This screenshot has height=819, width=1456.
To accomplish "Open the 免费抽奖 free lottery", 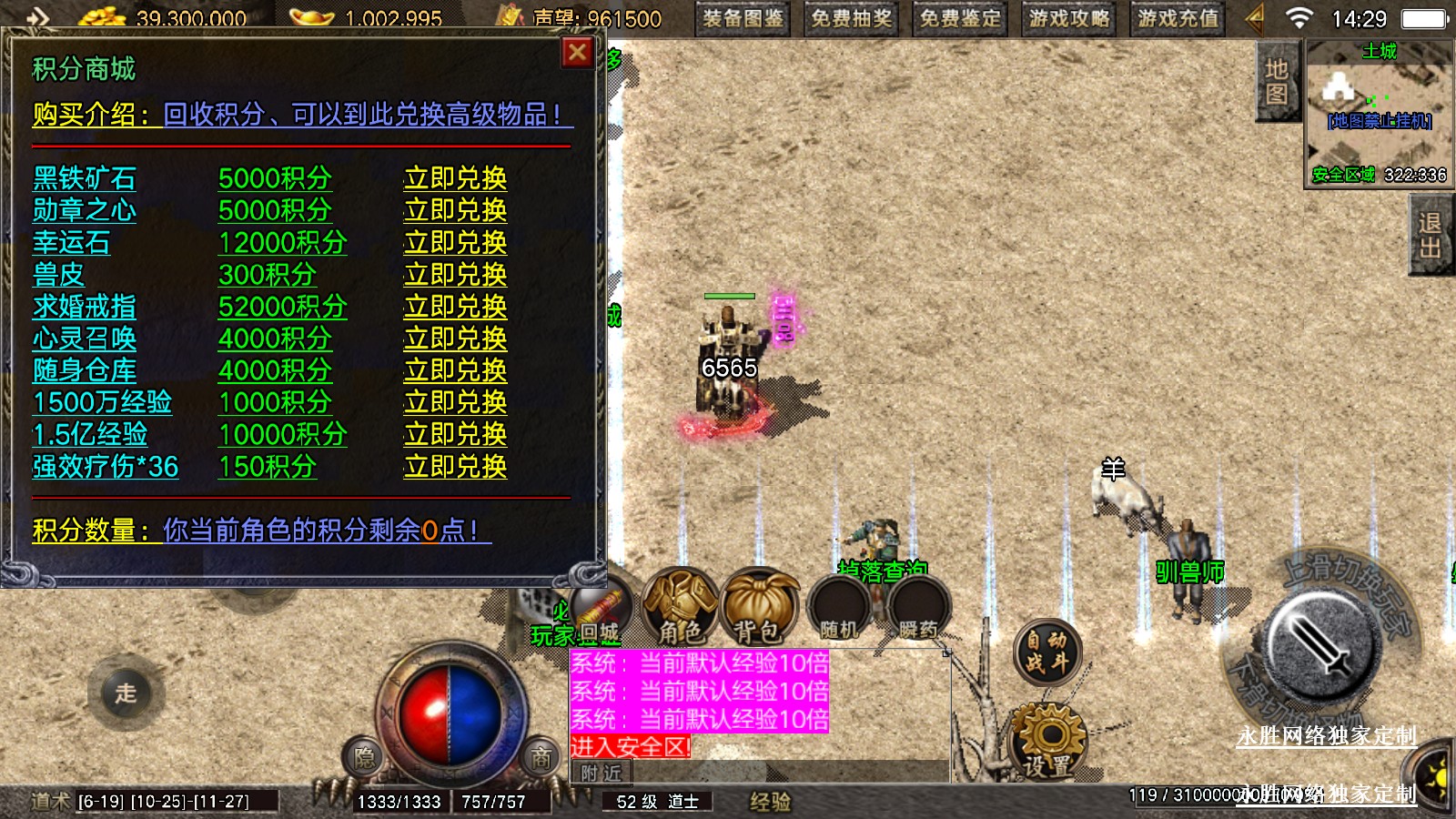I will (851, 18).
